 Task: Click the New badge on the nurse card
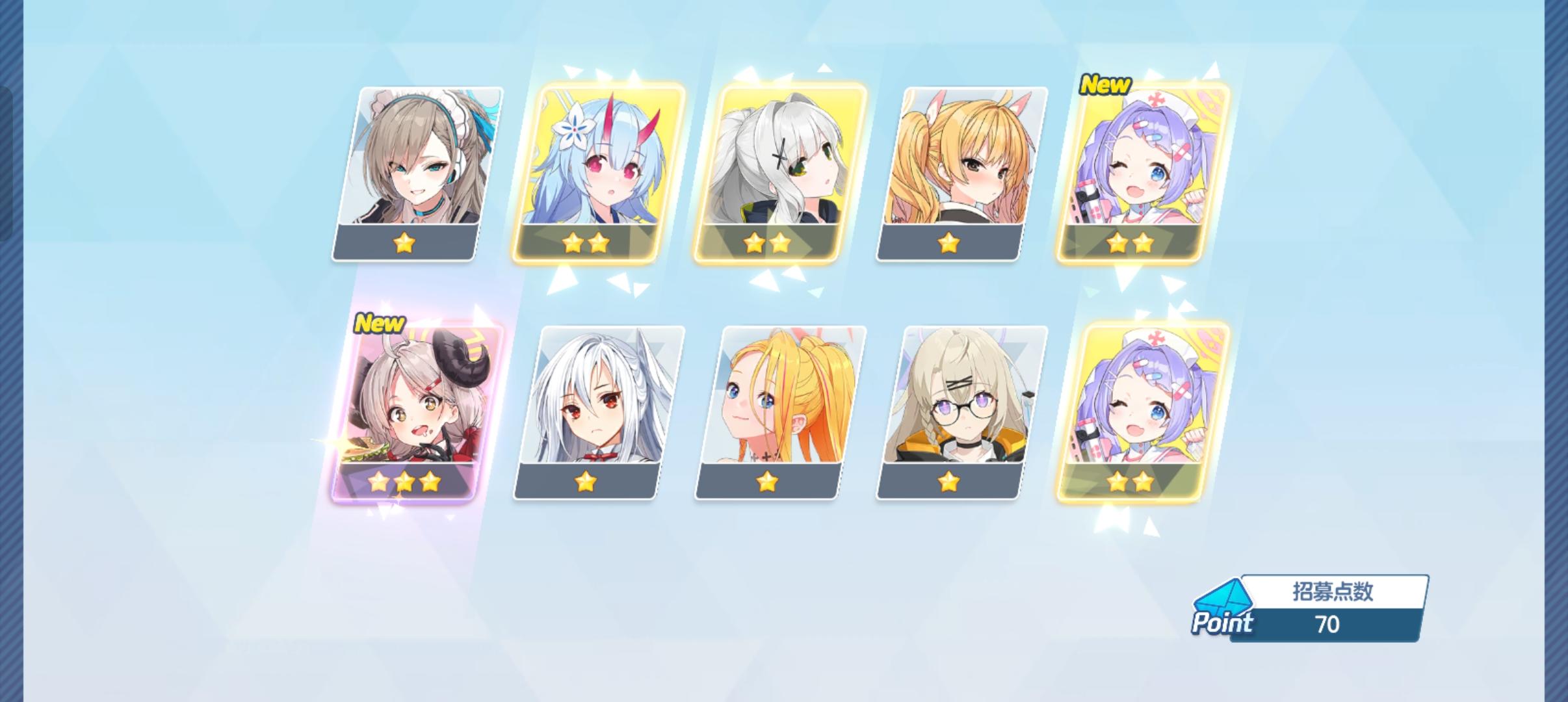[x=1105, y=85]
